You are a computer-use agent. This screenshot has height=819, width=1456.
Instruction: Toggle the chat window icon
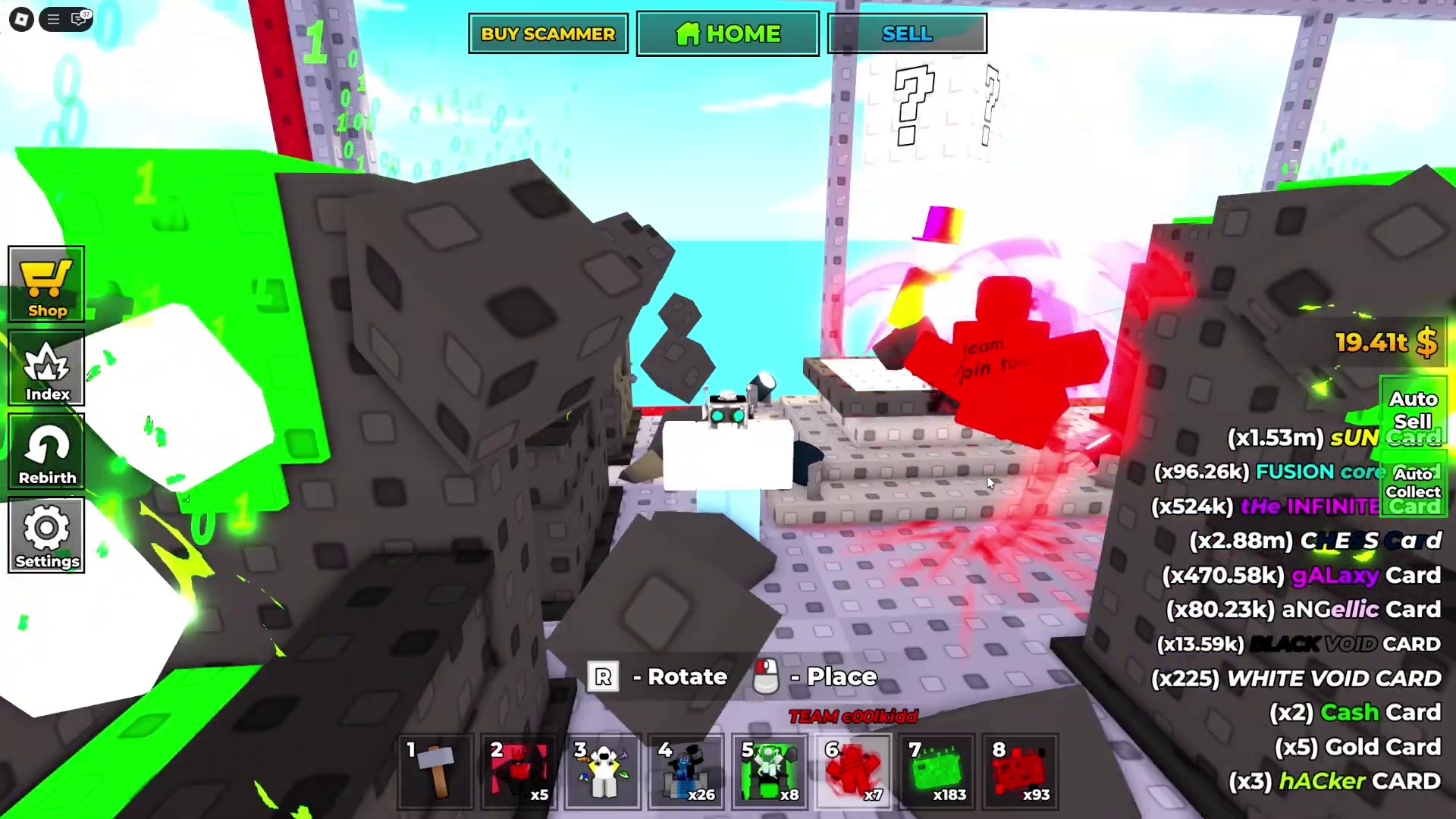coord(79,19)
